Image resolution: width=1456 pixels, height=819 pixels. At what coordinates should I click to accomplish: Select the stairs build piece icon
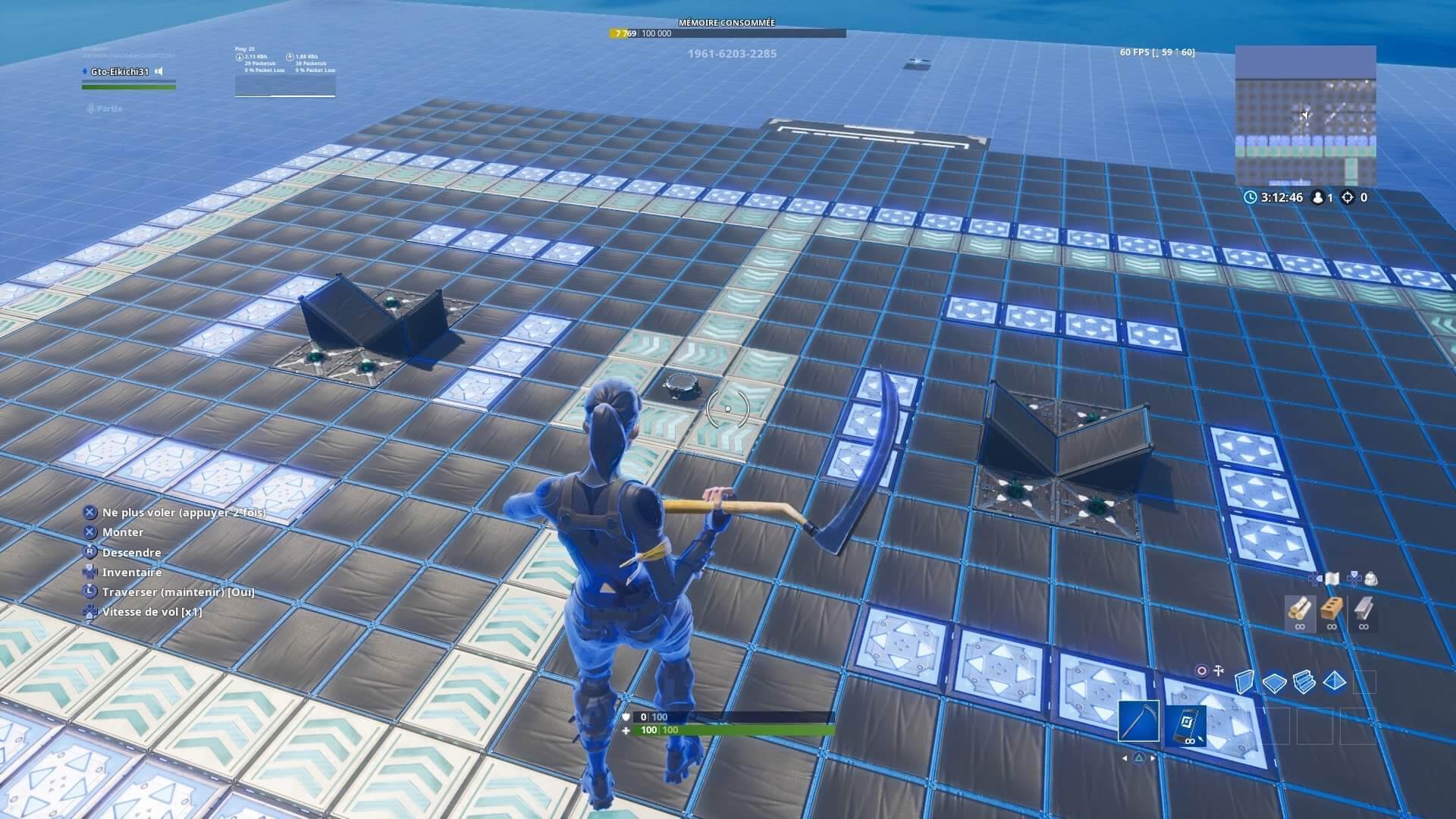(x=1304, y=682)
